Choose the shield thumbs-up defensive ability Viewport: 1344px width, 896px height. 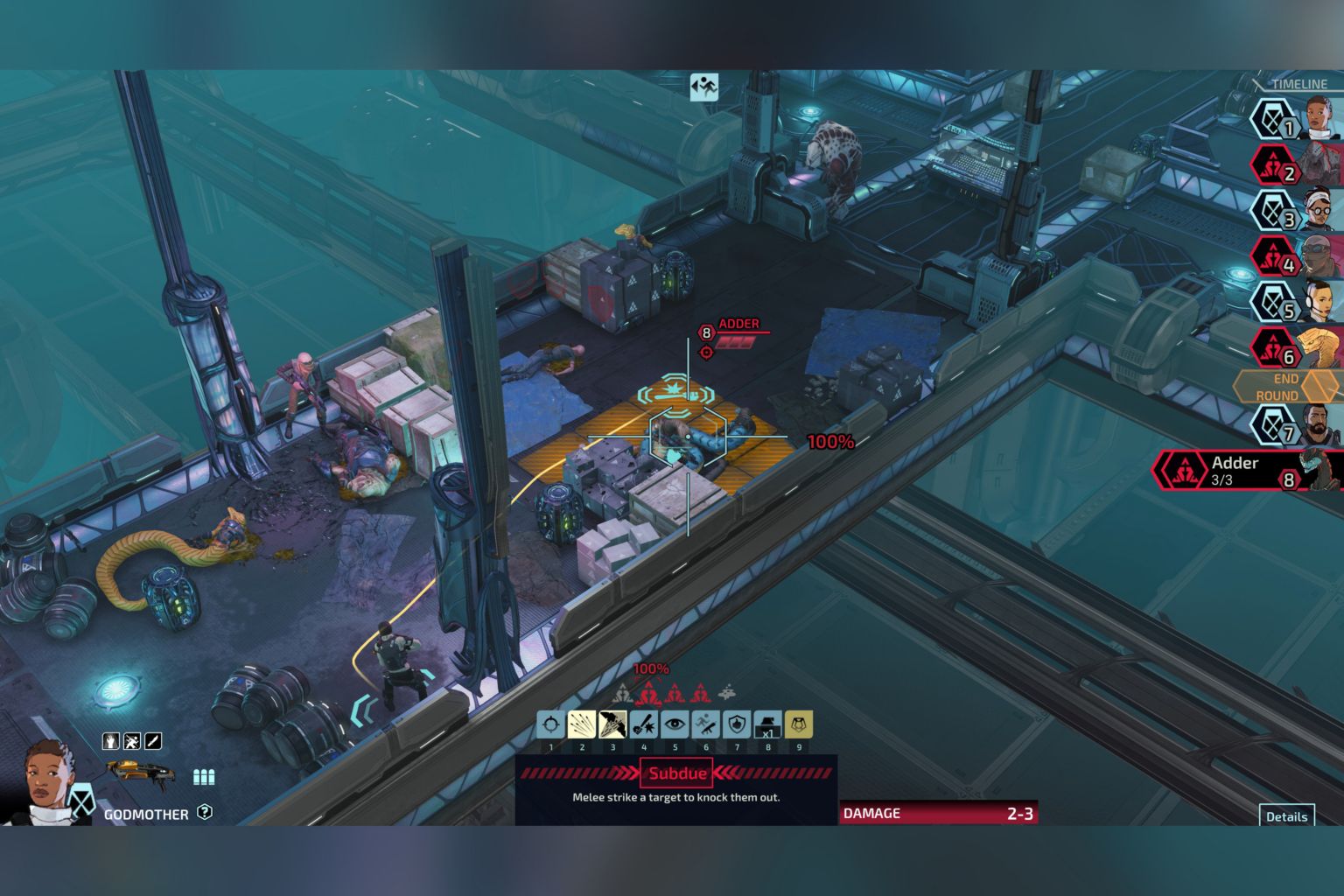pos(737,724)
